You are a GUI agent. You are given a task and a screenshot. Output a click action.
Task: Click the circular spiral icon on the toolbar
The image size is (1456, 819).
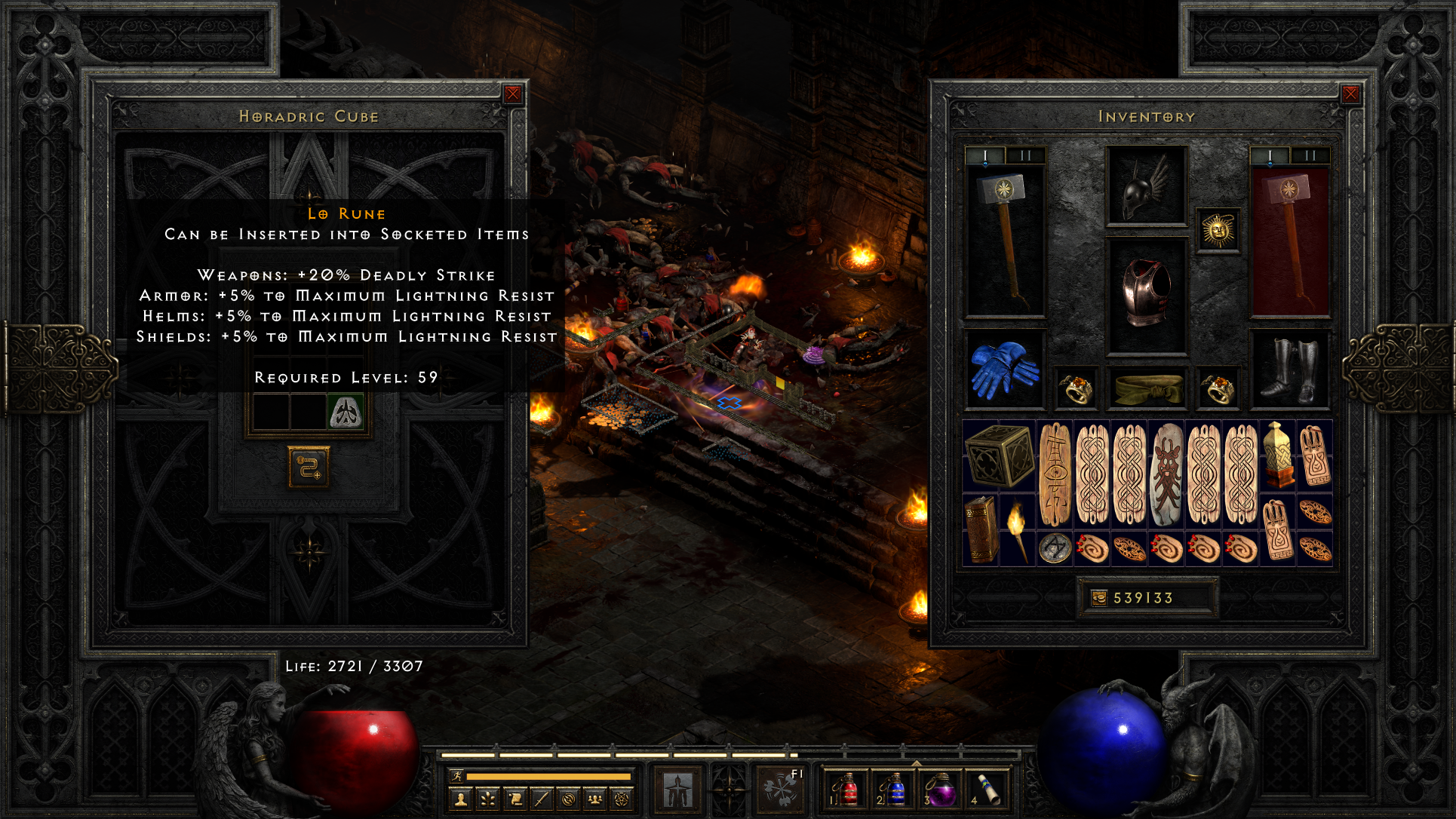tap(568, 799)
